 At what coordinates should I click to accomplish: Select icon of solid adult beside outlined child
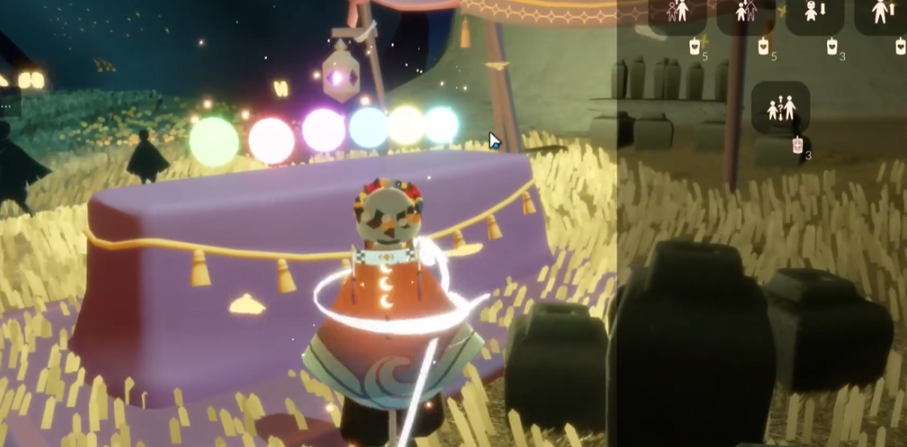click(x=679, y=12)
